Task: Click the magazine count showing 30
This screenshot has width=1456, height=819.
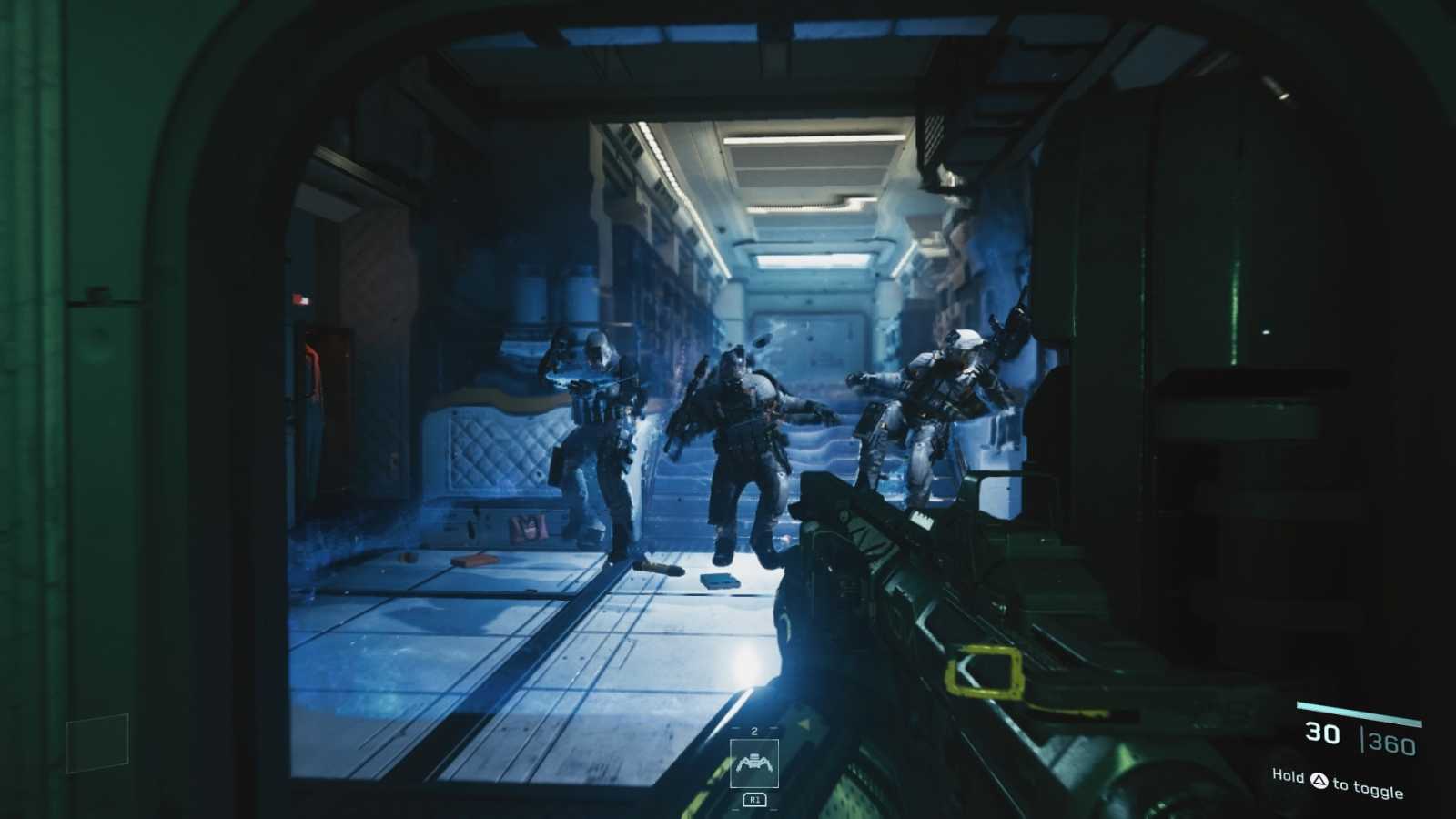Action: point(1321,734)
